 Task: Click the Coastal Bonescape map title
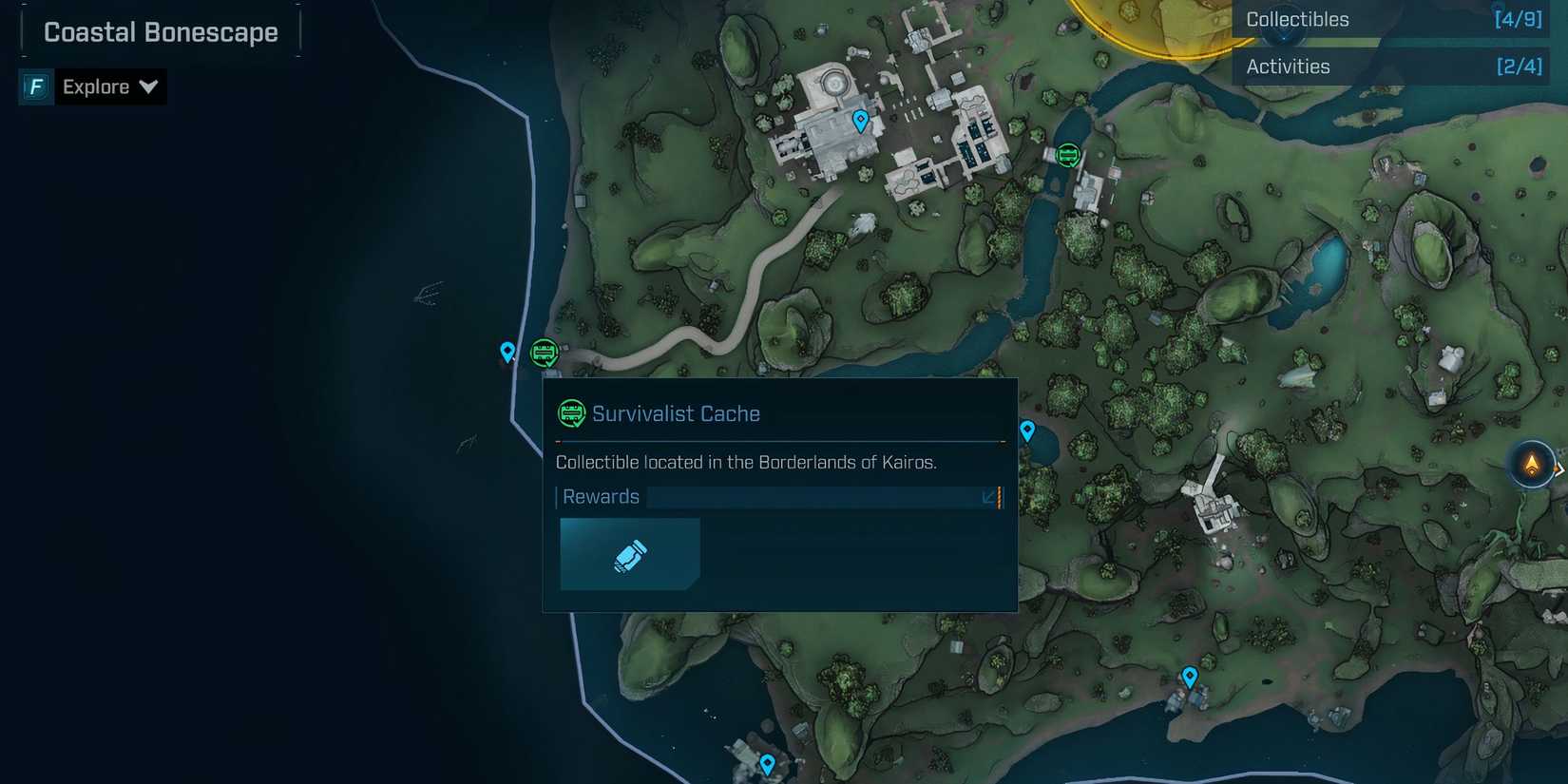160,31
